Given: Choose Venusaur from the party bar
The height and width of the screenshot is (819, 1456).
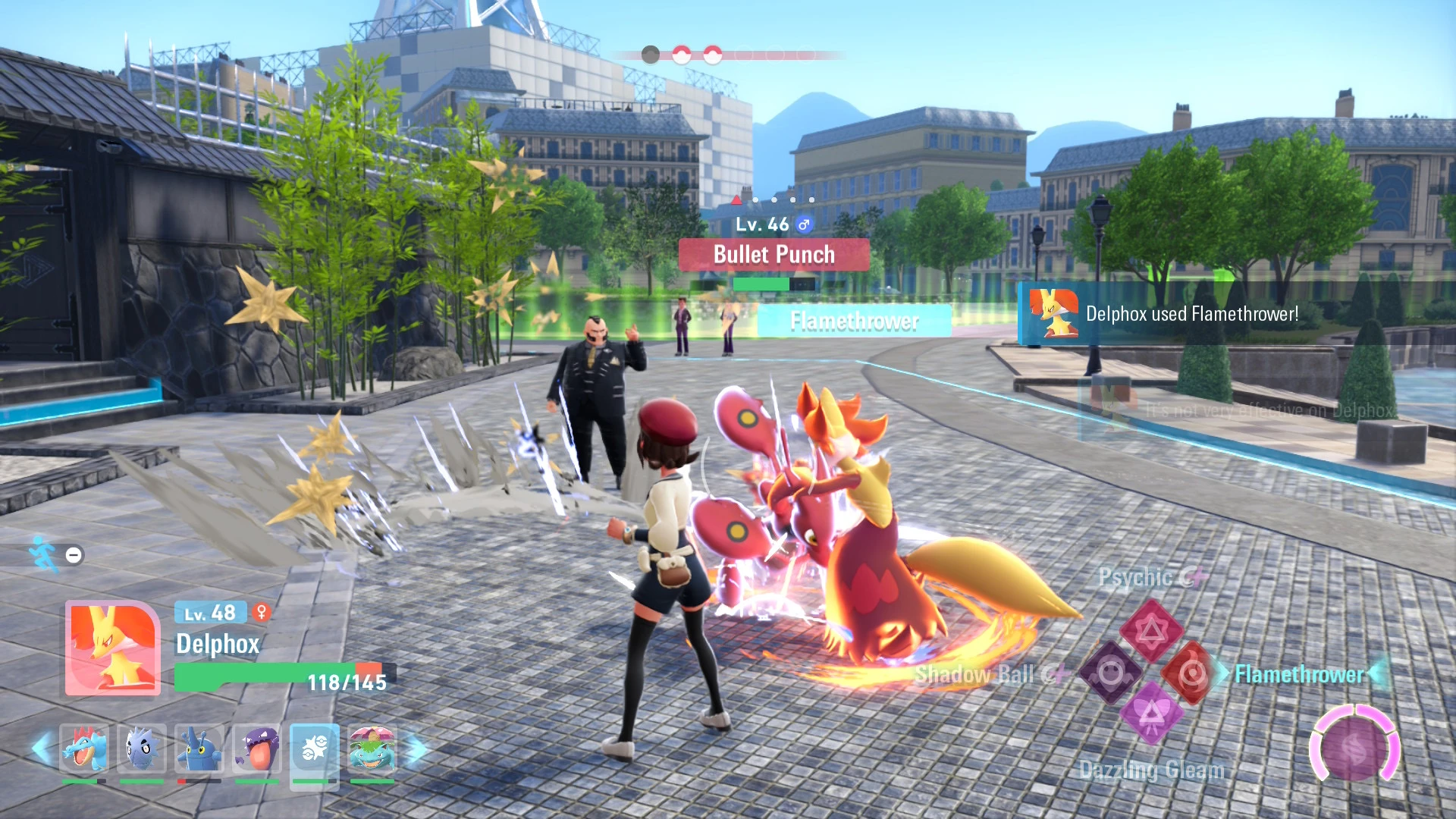Looking at the screenshot, I should [372, 748].
